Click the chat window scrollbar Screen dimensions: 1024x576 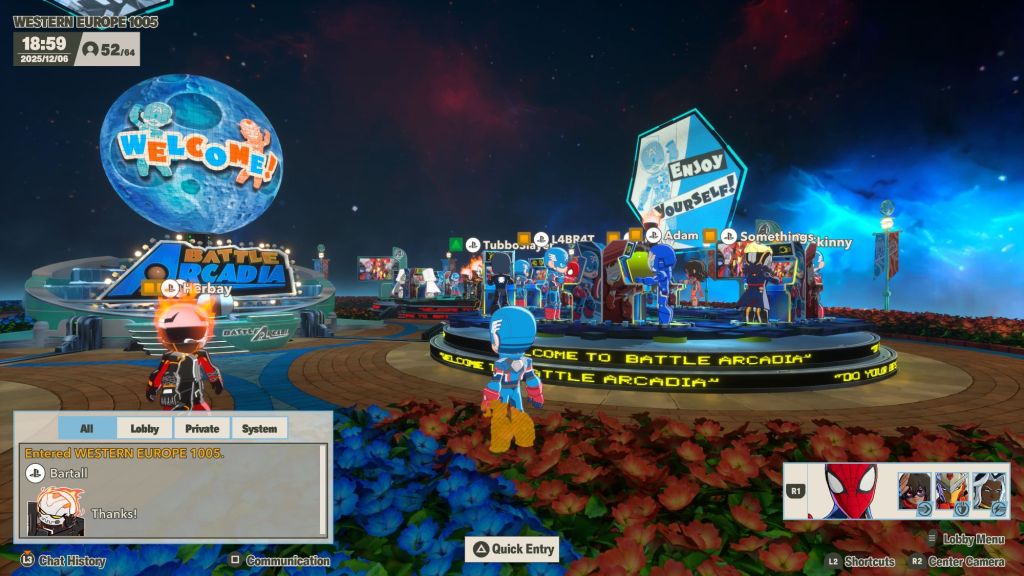tap(322, 491)
